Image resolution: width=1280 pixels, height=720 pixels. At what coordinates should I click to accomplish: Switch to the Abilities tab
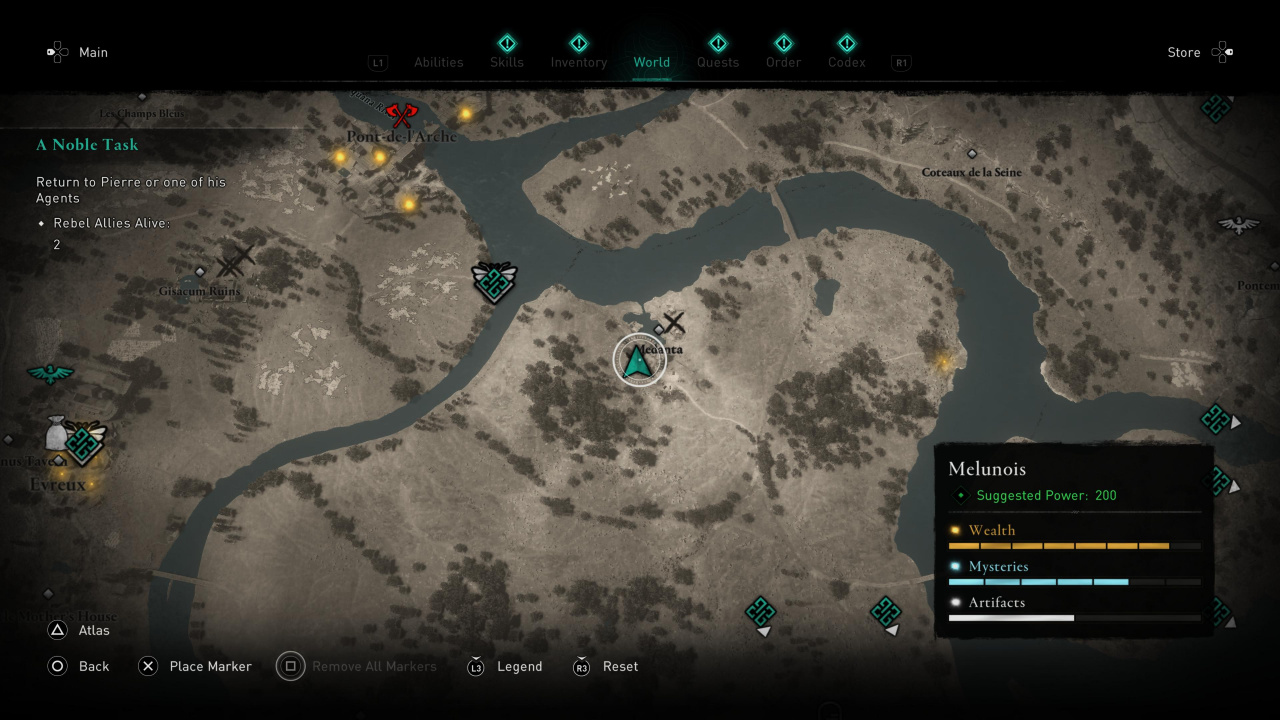tap(438, 62)
